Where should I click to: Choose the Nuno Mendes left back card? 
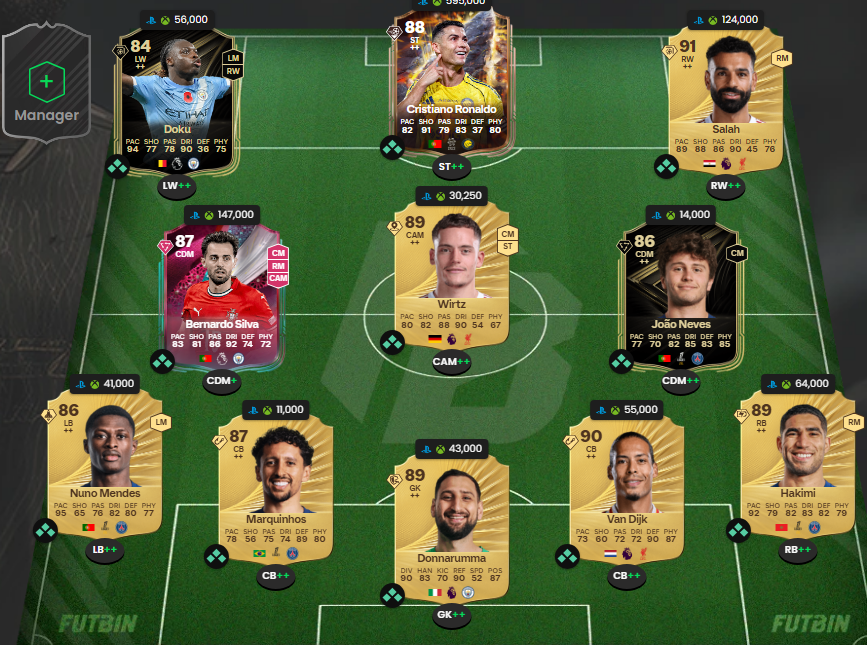pos(105,460)
